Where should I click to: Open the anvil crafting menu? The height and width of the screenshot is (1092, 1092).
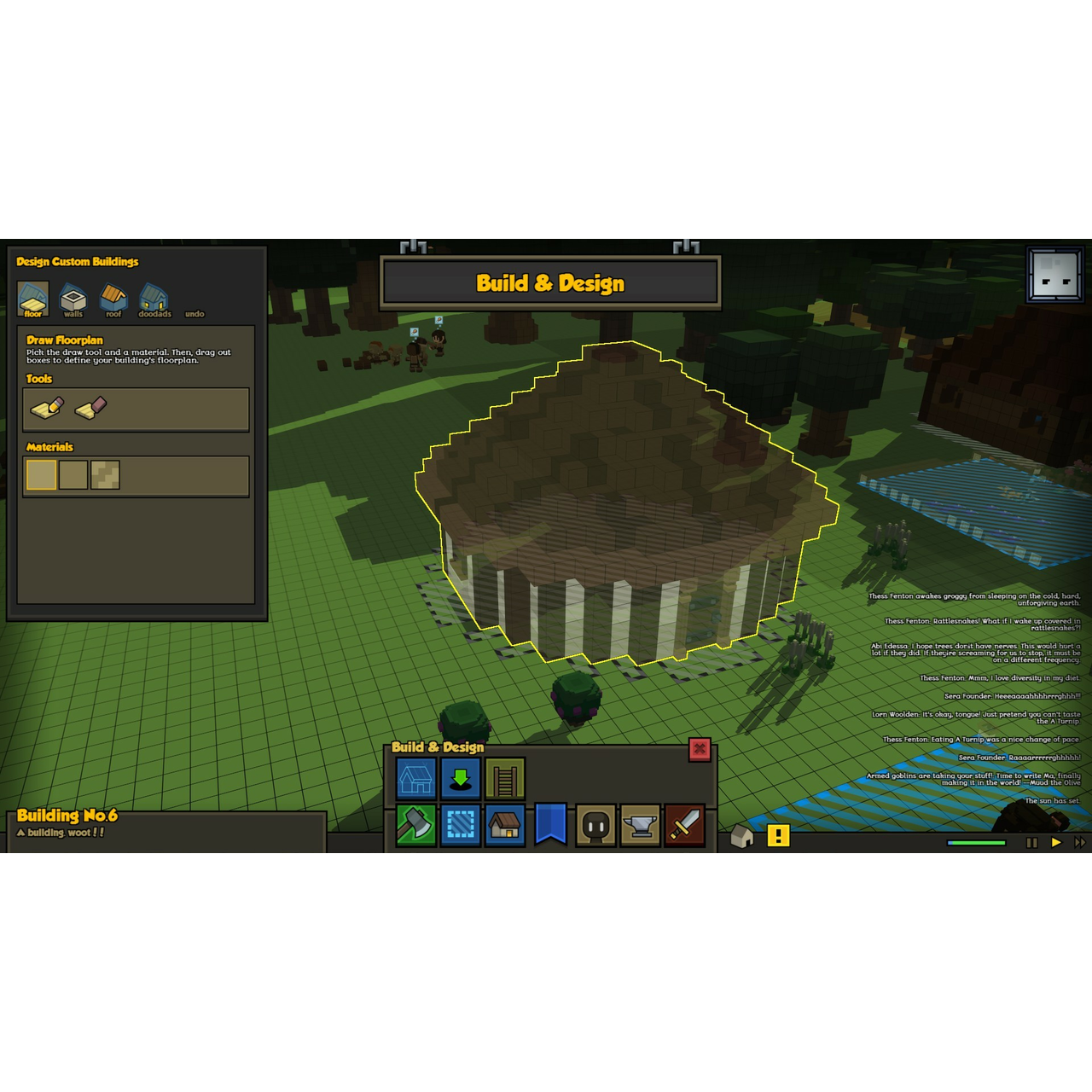click(x=640, y=825)
